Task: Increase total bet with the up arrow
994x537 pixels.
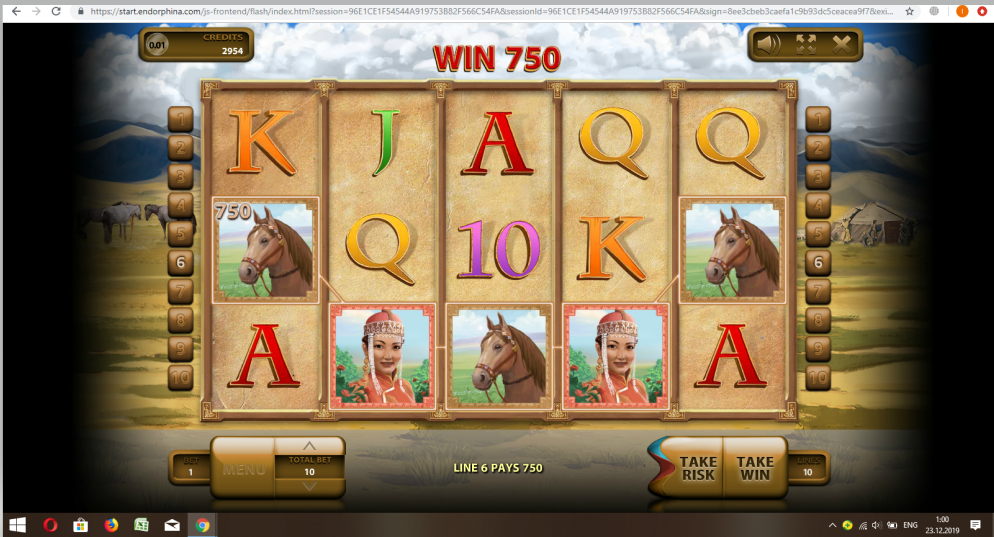Action: tap(309, 446)
